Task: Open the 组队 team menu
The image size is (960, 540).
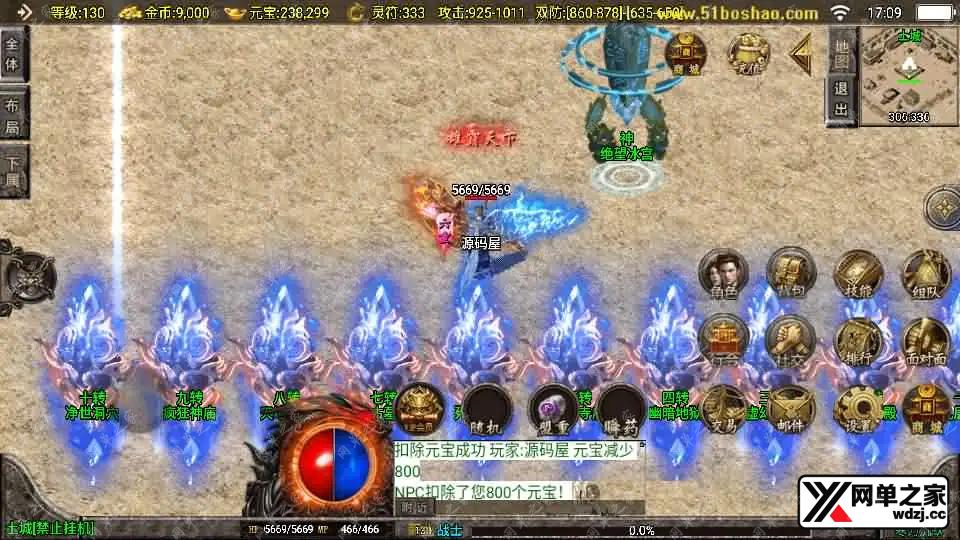Action: click(925, 275)
